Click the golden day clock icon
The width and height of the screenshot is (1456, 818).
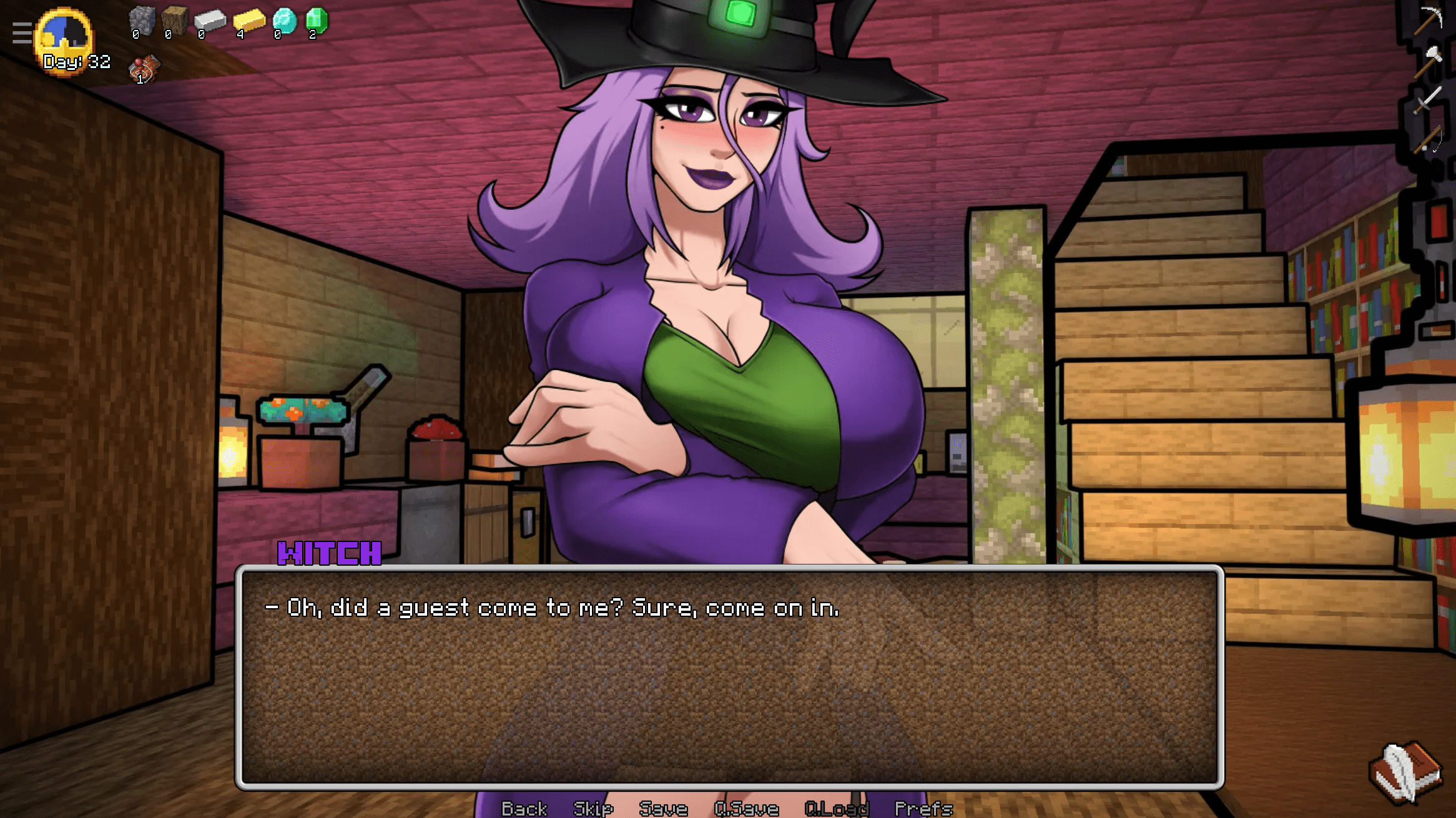pyautogui.click(x=65, y=39)
